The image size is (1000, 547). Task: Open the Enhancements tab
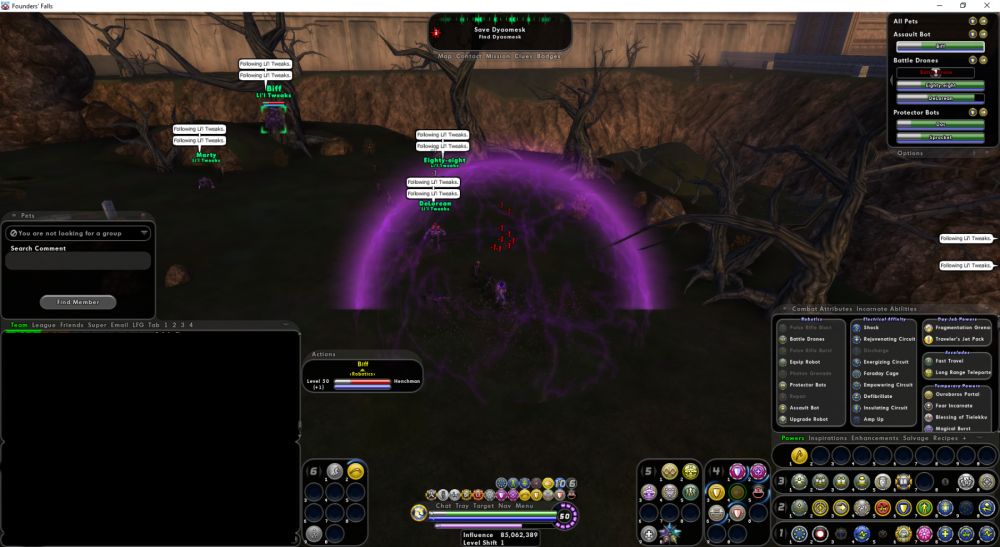pyautogui.click(x=875, y=438)
